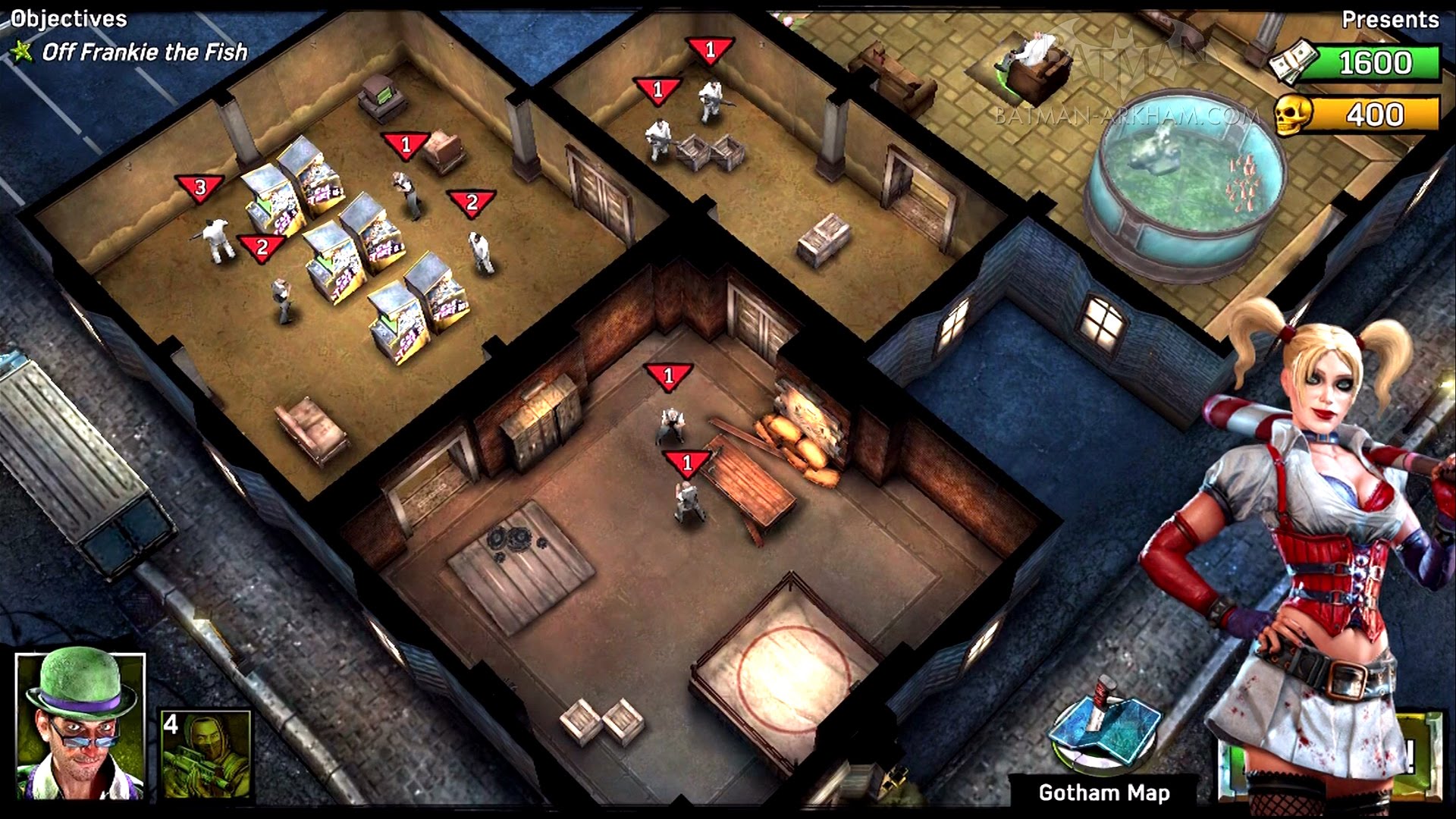Choose the masked gunman henchman portrait
Screen dimensions: 1456x819
point(206,754)
